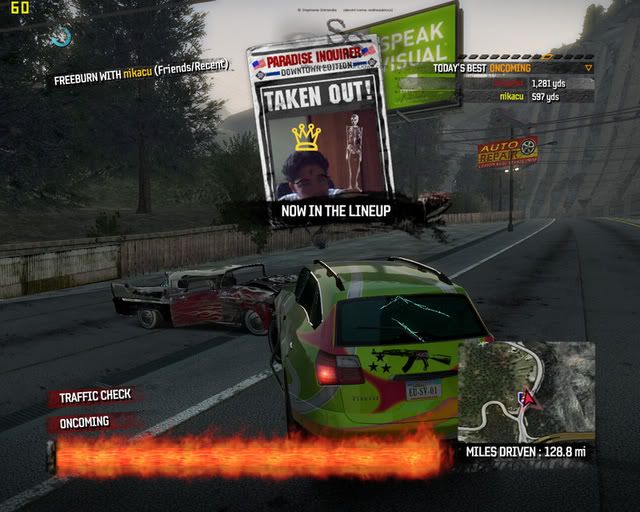Click the round blue icon above the Freeburn label
Viewport: 640px width, 512px height.
(61, 37)
